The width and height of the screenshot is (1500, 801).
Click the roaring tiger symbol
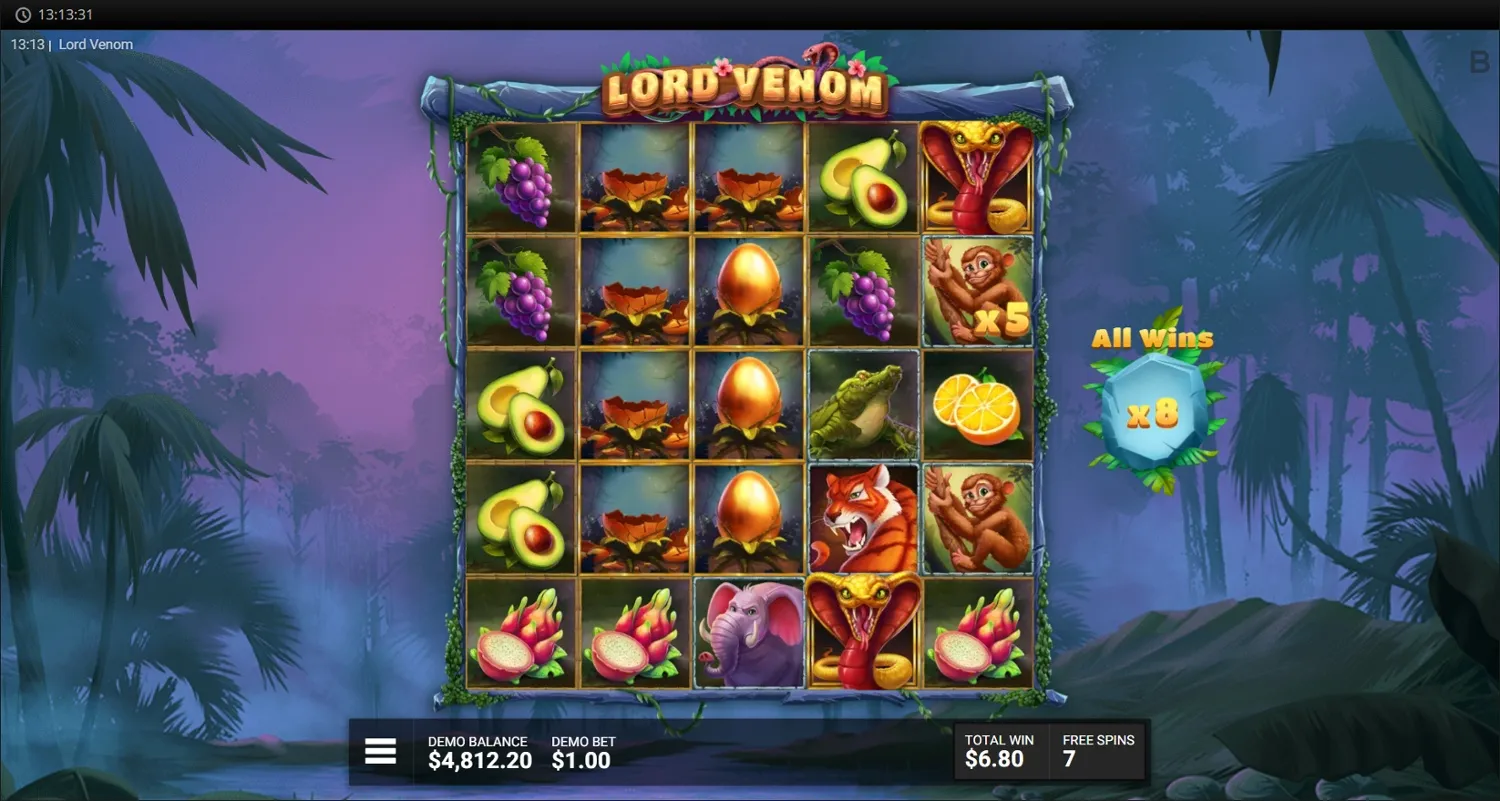862,518
